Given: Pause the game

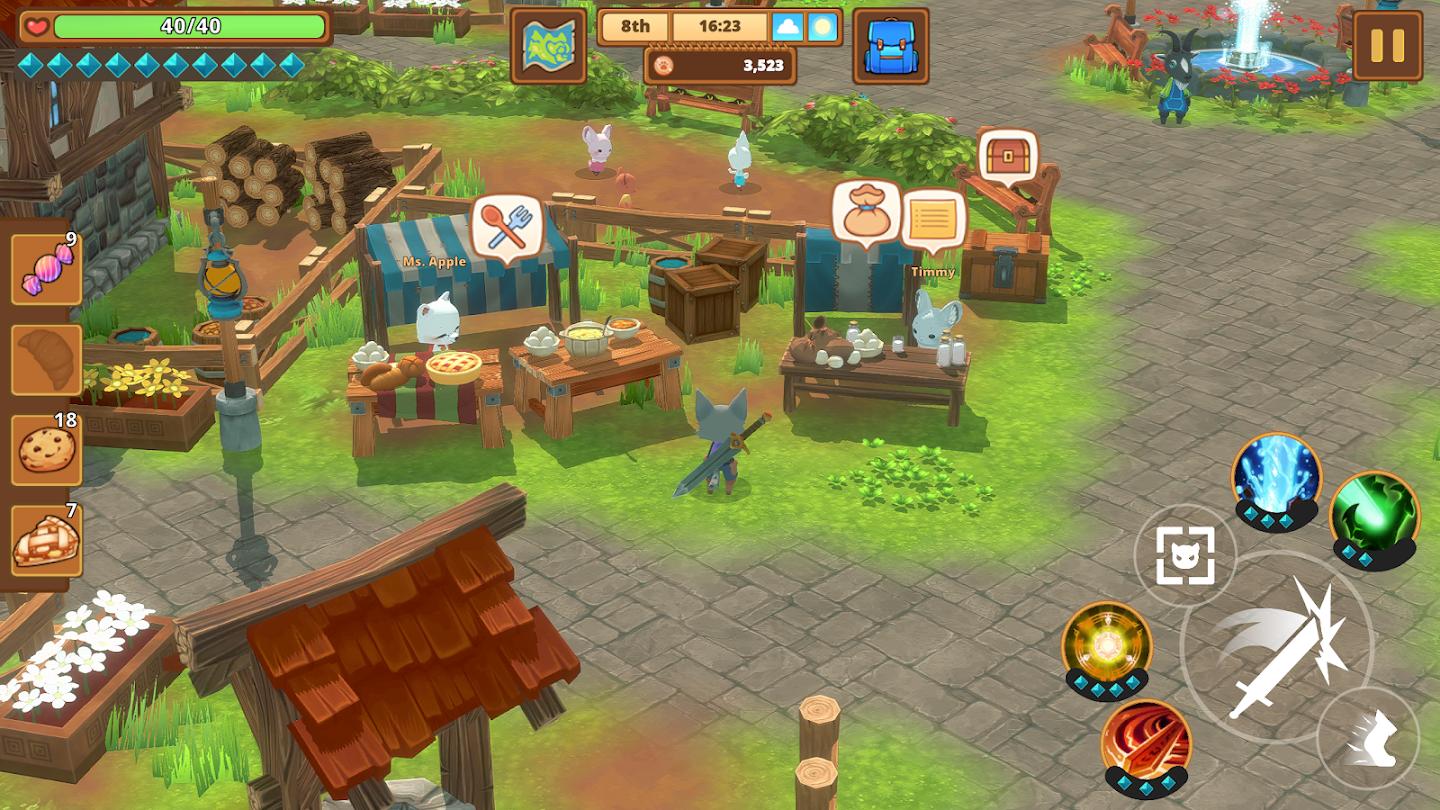Looking at the screenshot, I should [1386, 45].
